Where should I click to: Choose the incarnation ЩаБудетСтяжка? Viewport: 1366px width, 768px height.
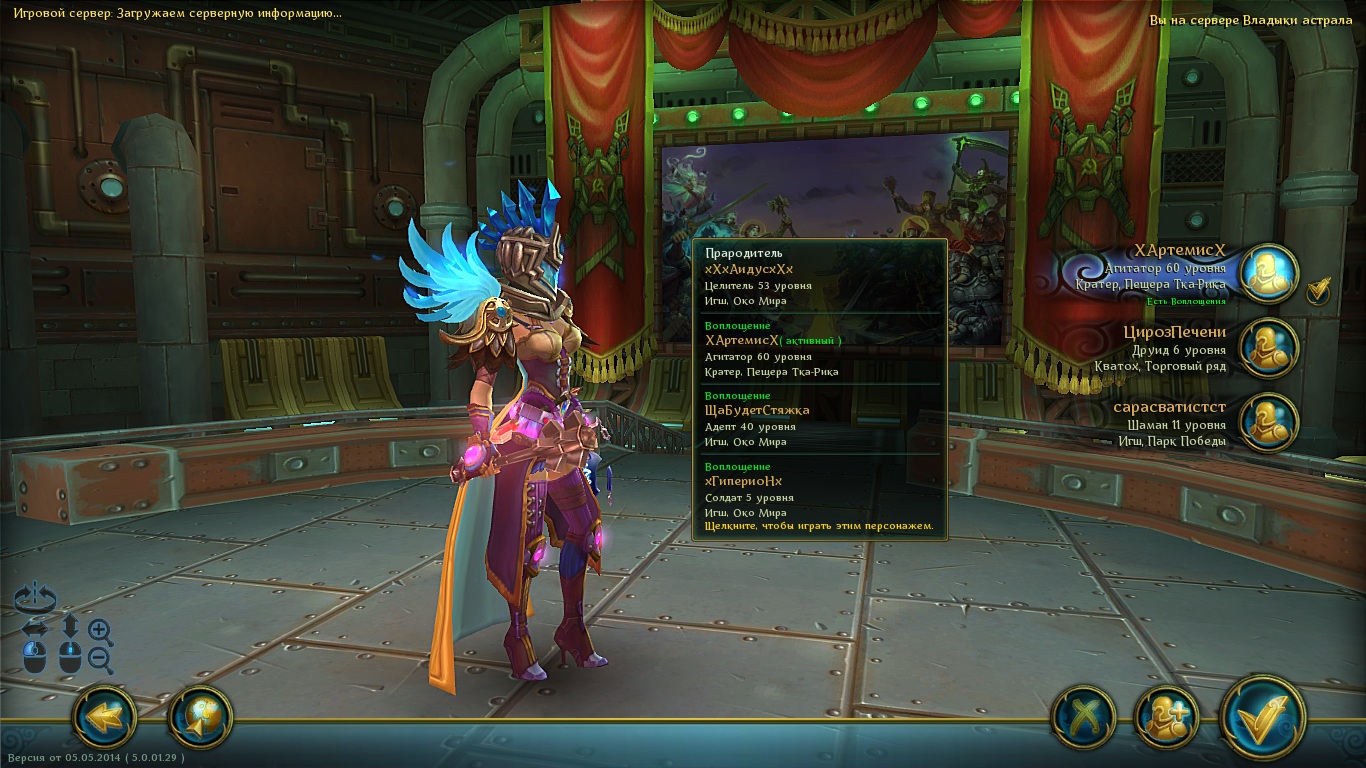click(x=757, y=411)
